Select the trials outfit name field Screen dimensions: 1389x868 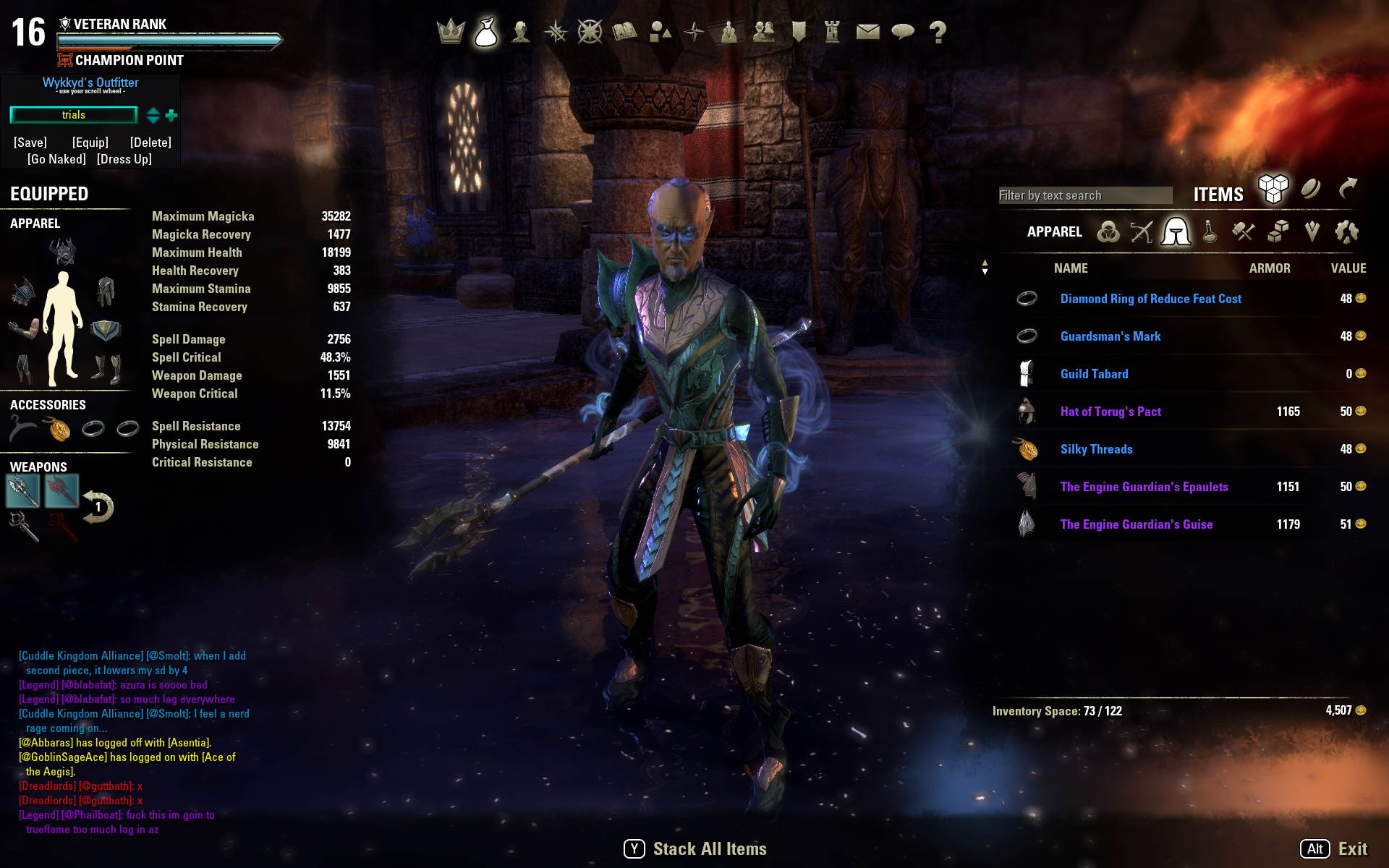73,115
